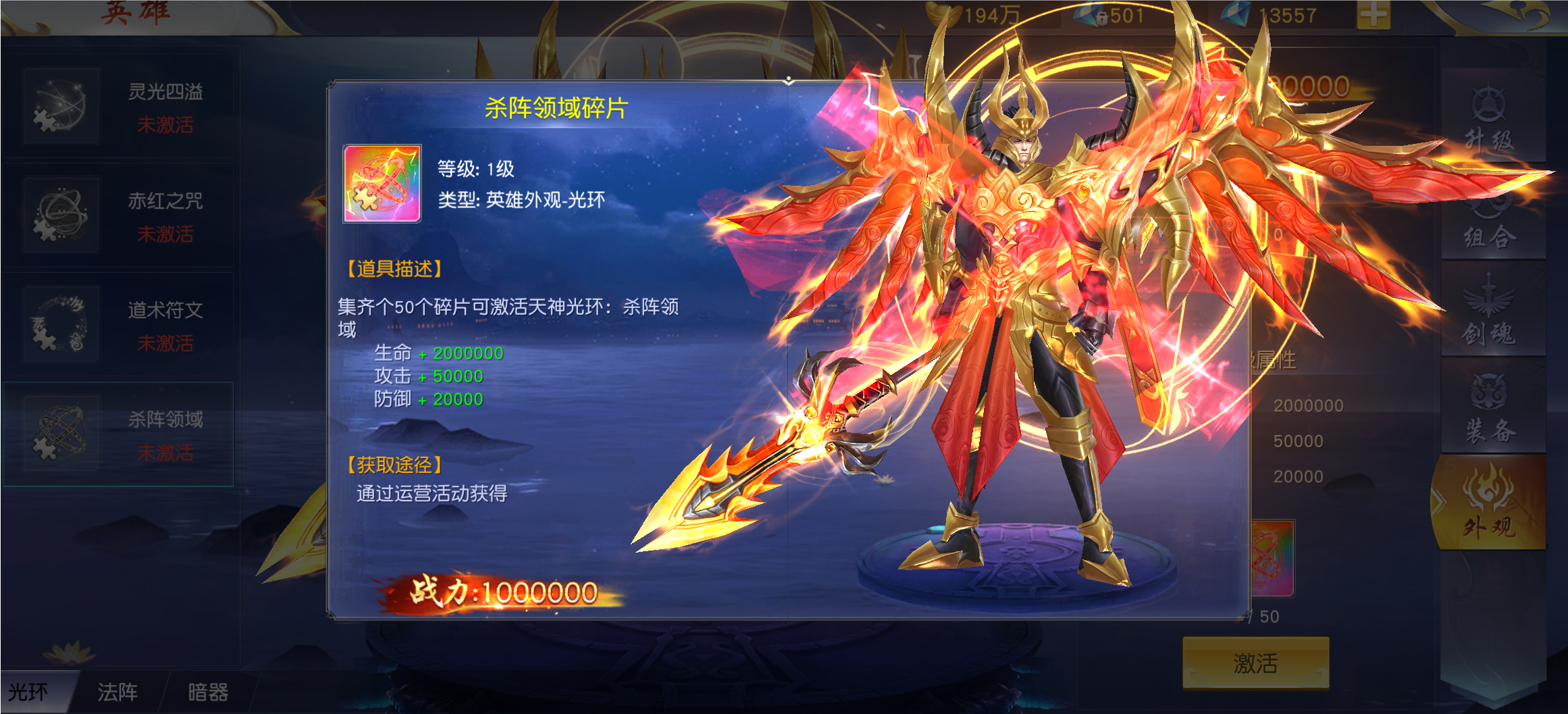The image size is (1568, 714).
Task: Pick the 杀阵领域 halo entry
Action: click(118, 434)
